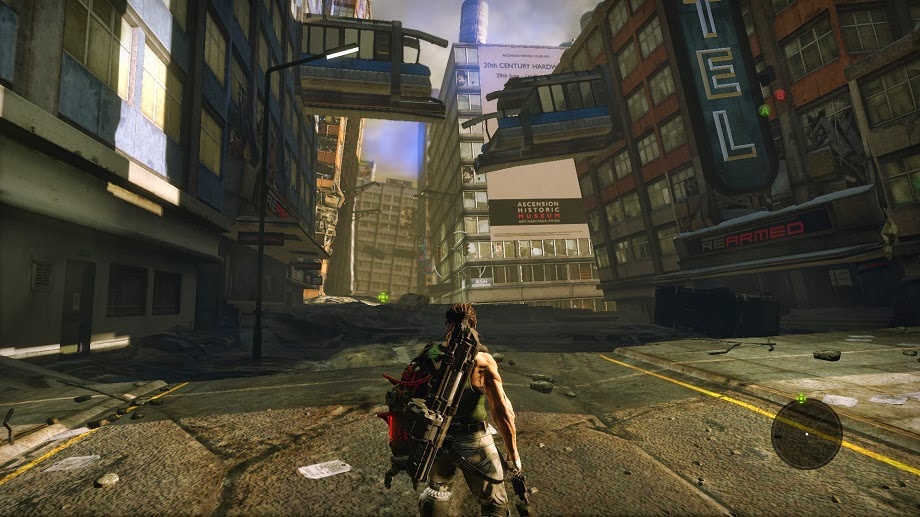Click the circular minimap radar

pyautogui.click(x=806, y=434)
